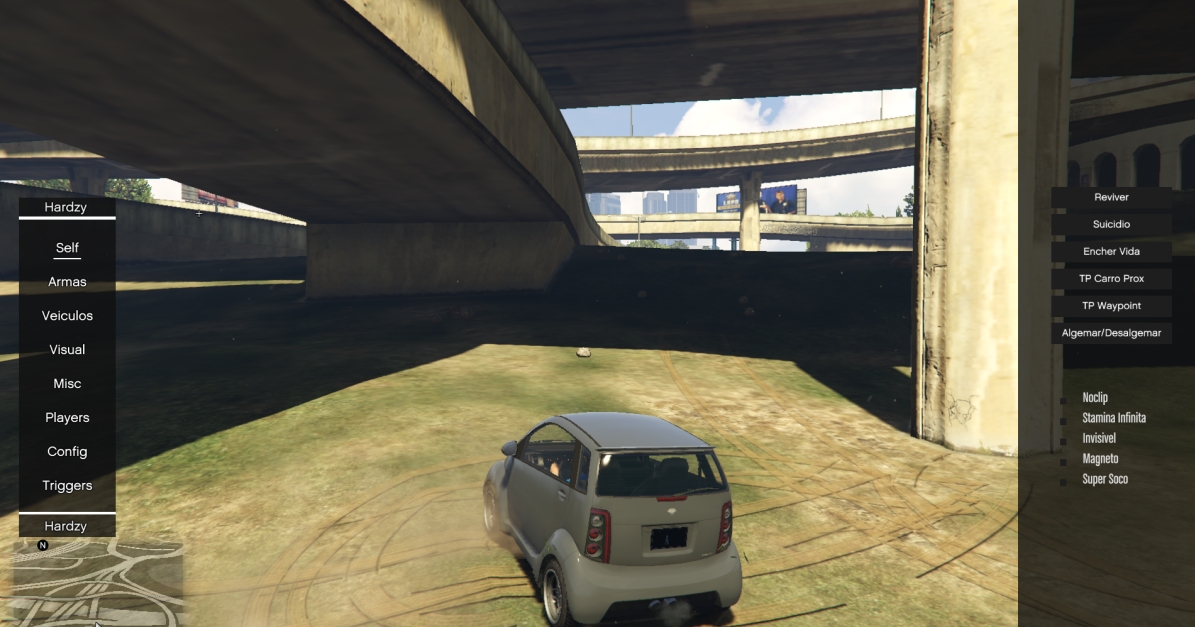Open the Visual category

(67, 350)
